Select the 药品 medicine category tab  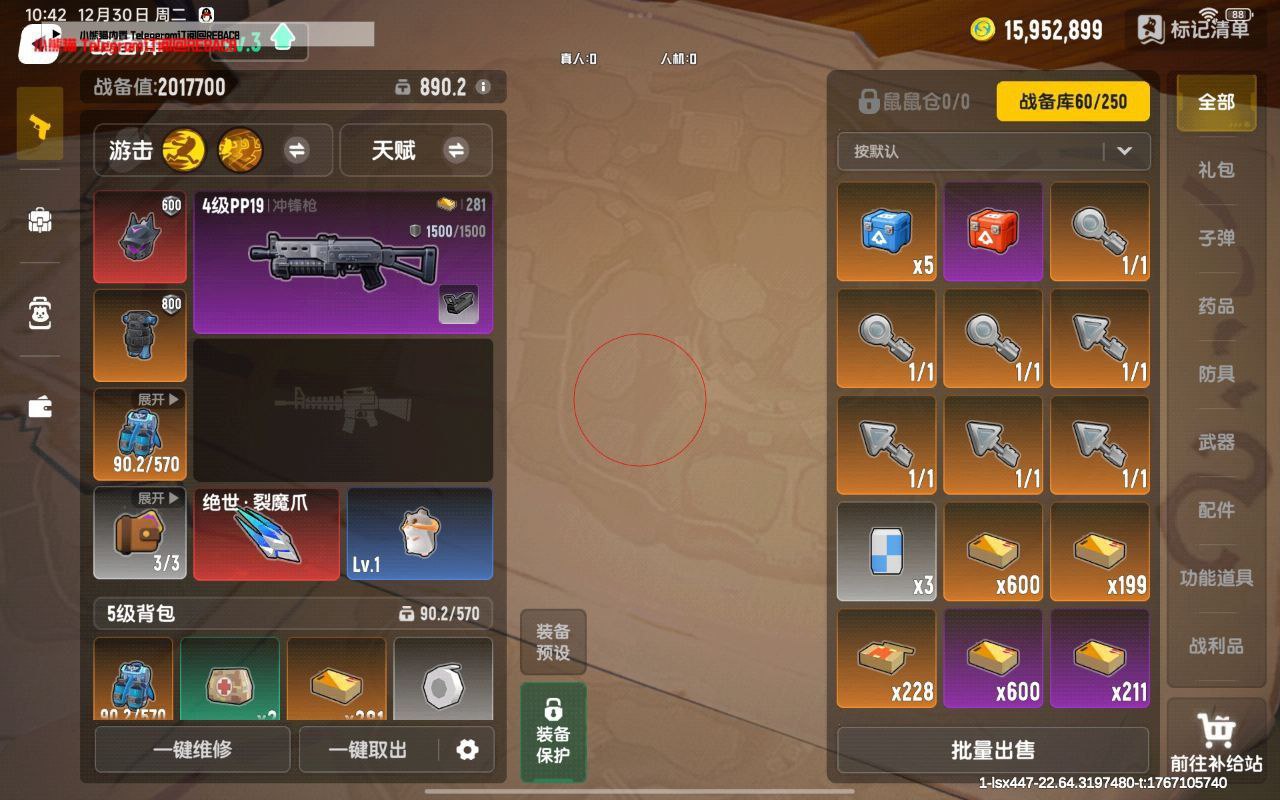(x=1215, y=306)
